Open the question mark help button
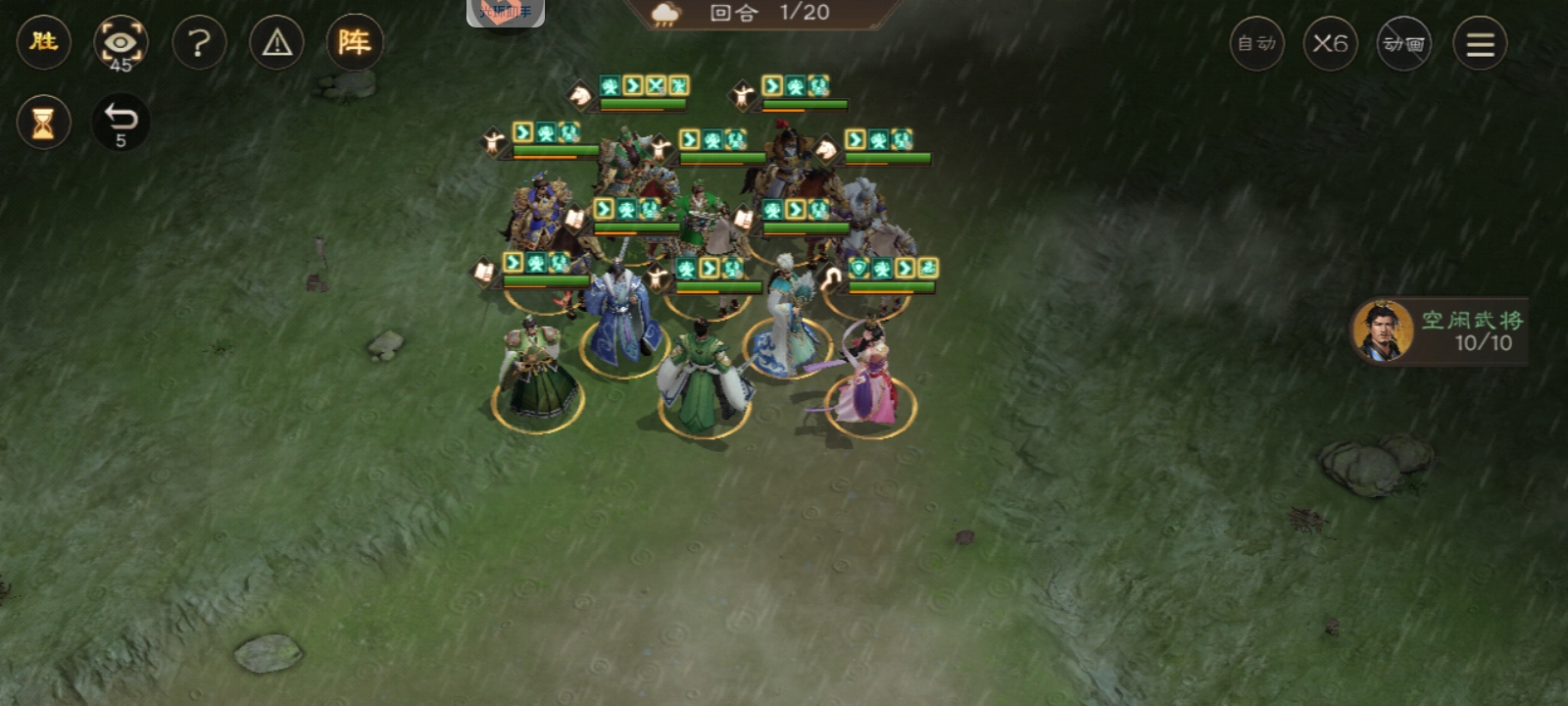 point(199,43)
